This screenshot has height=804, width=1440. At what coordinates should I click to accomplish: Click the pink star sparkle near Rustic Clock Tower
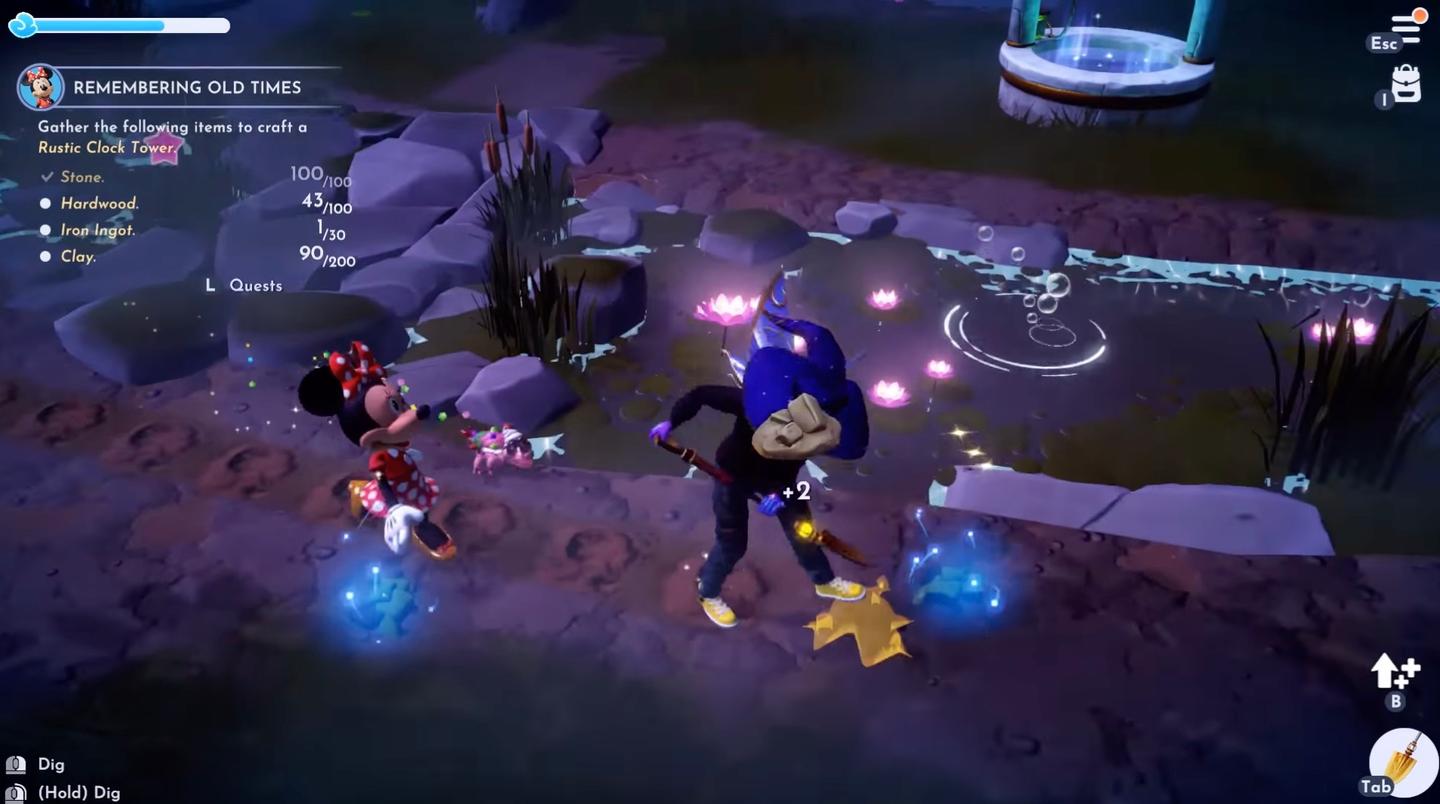coord(163,146)
